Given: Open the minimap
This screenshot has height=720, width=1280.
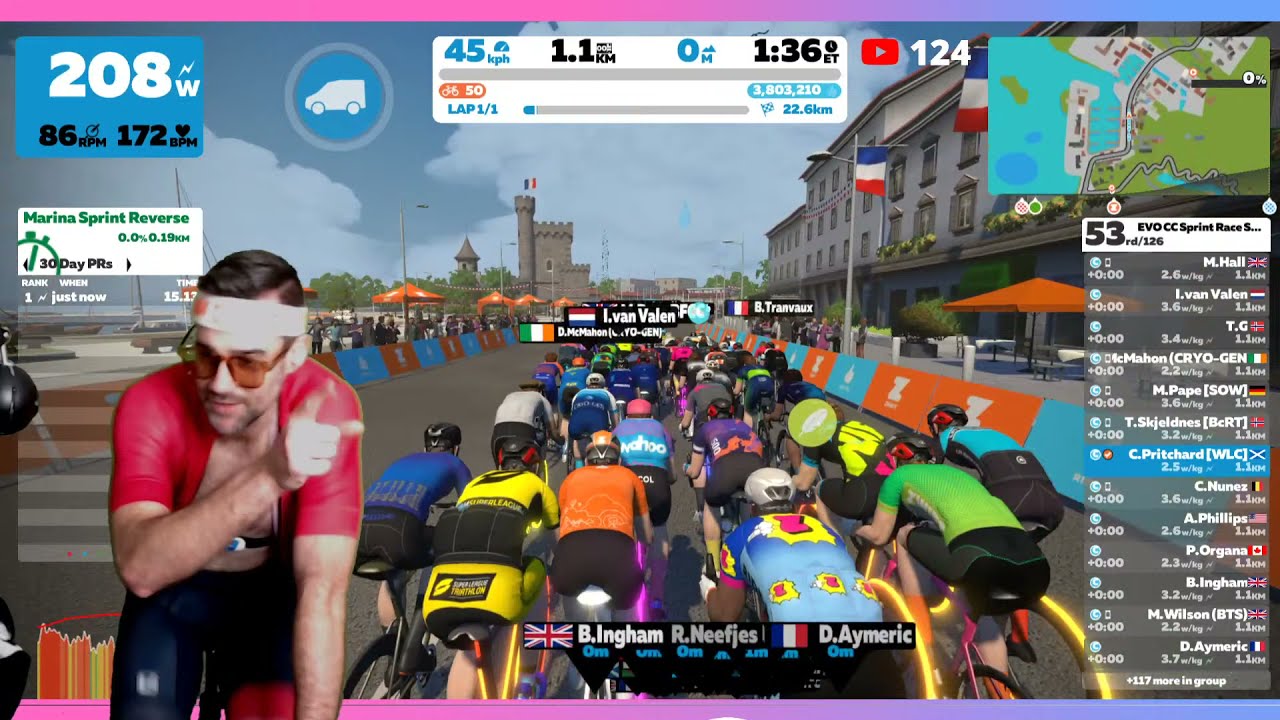Looking at the screenshot, I should click(1128, 115).
